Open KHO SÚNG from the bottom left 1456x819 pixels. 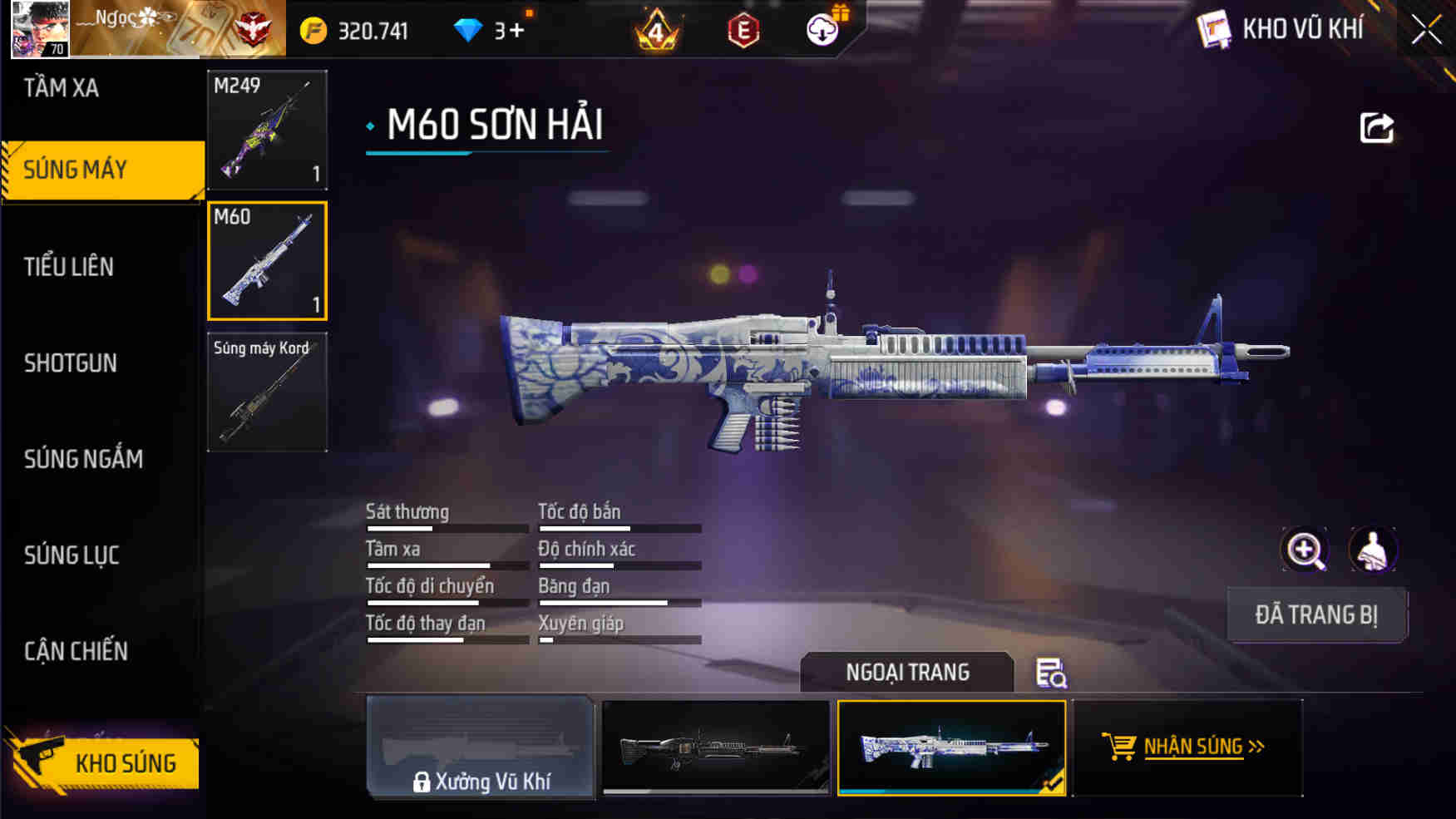125,762
